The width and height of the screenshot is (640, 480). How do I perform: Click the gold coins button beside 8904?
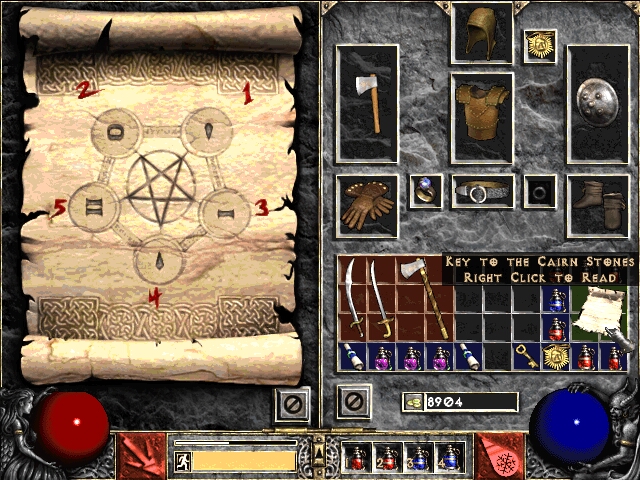pos(413,402)
